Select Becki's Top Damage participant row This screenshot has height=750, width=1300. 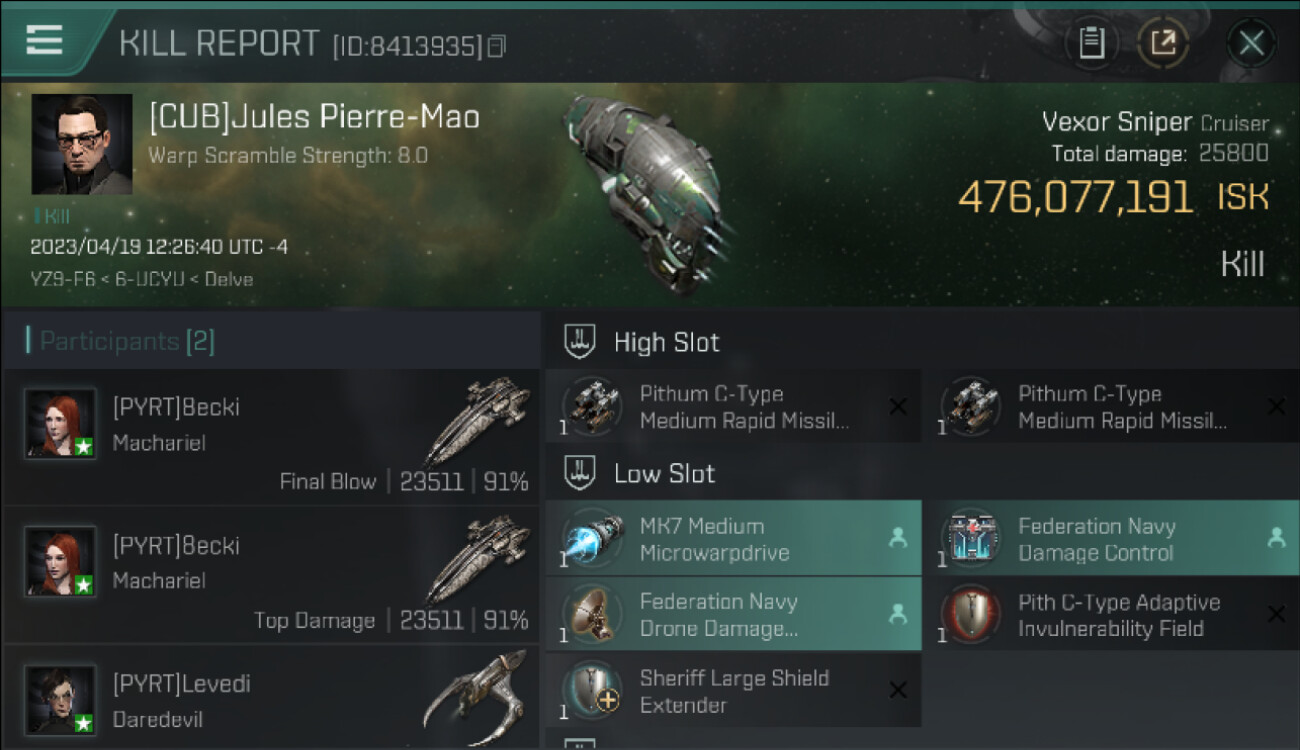click(272, 575)
